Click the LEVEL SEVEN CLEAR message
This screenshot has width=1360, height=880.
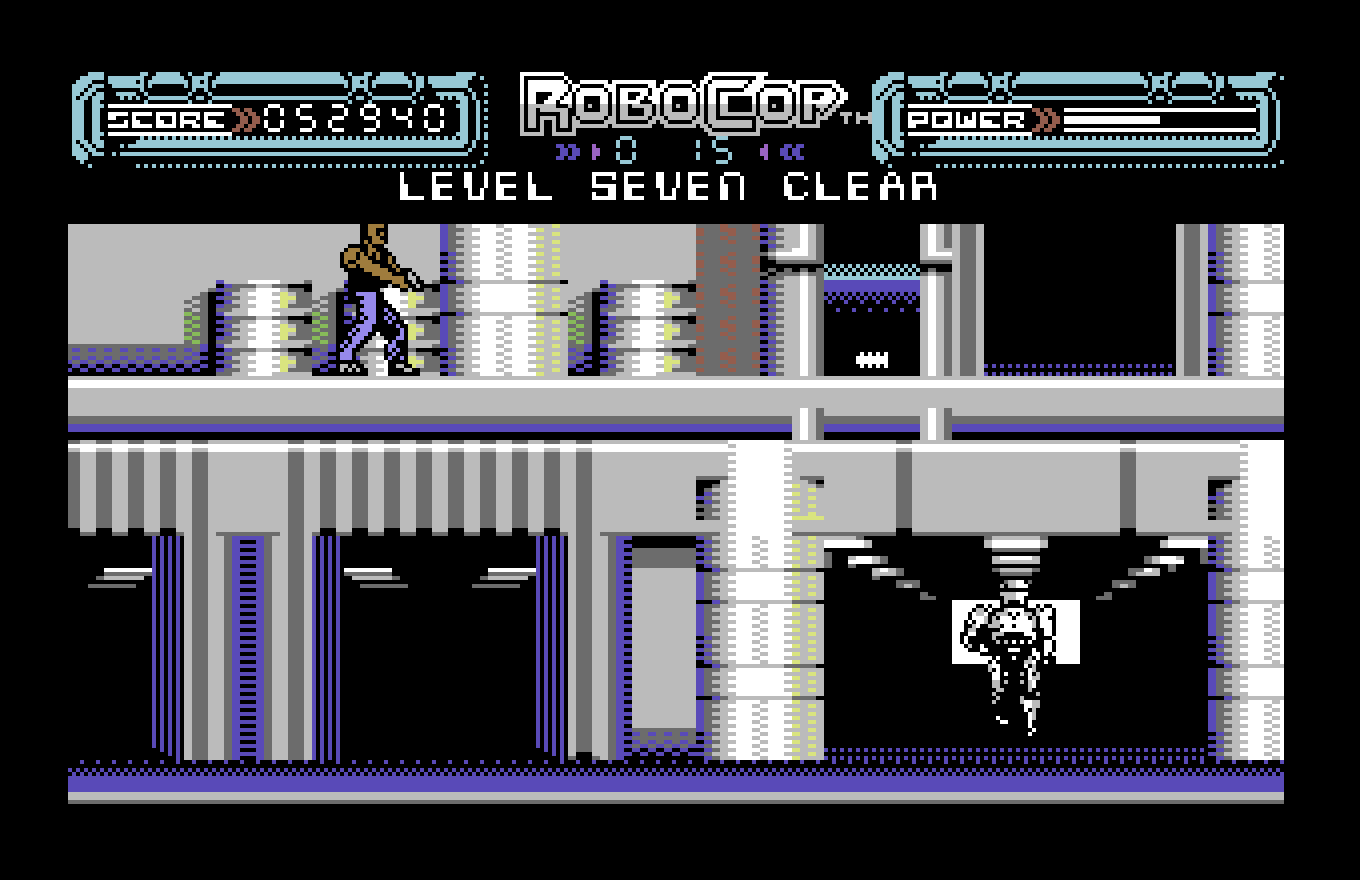tap(668, 188)
